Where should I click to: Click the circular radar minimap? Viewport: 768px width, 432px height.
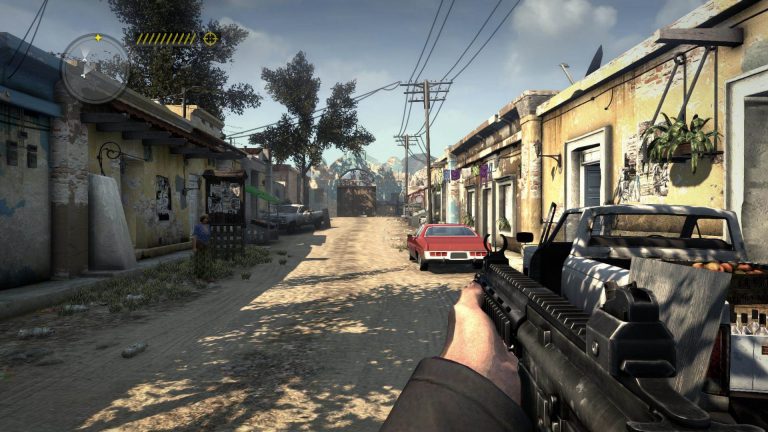pos(95,69)
